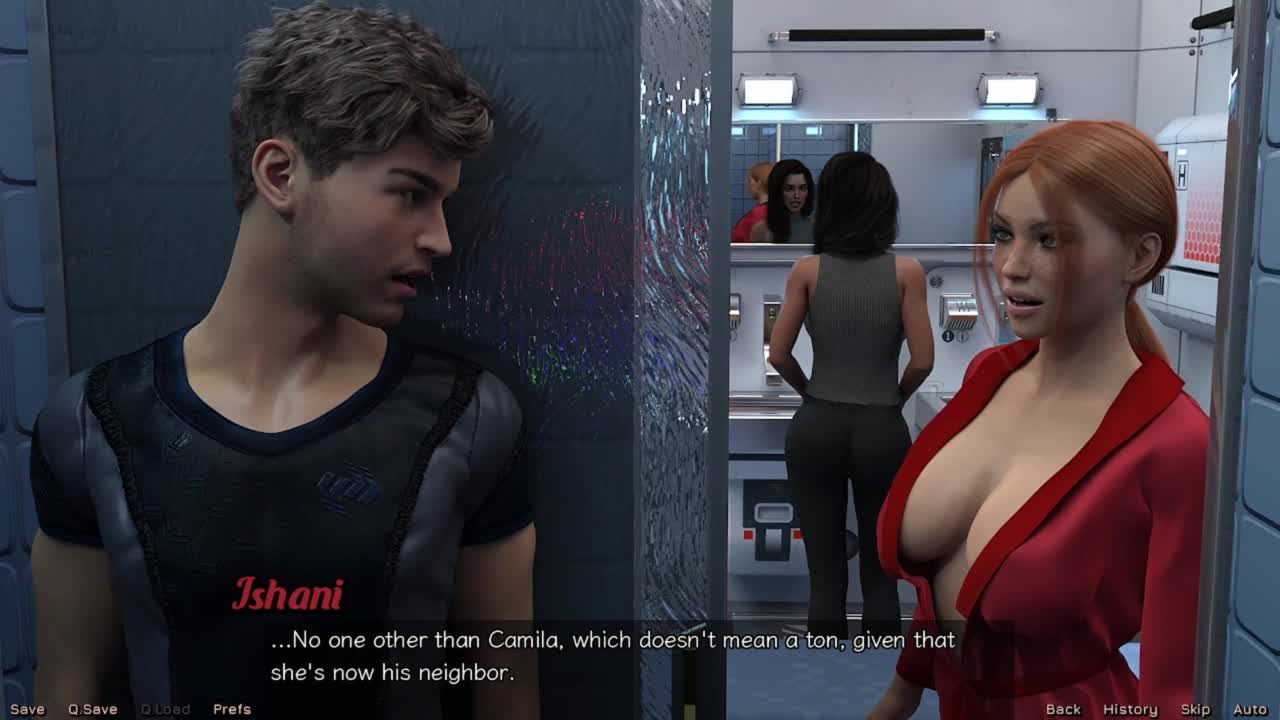Image resolution: width=1280 pixels, height=720 pixels.
Task: Quick save with Q.Save
Action: (x=92, y=709)
